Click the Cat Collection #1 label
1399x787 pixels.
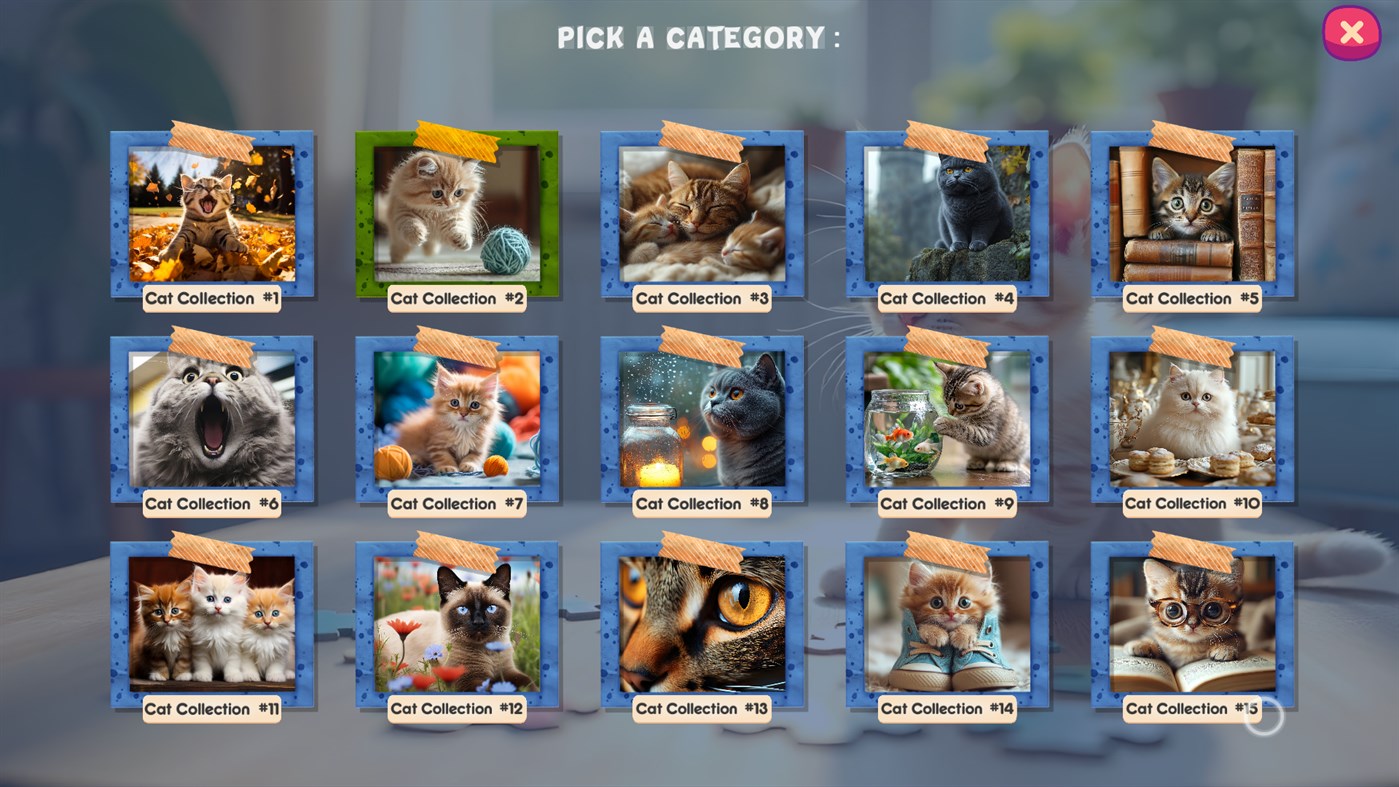point(211,298)
